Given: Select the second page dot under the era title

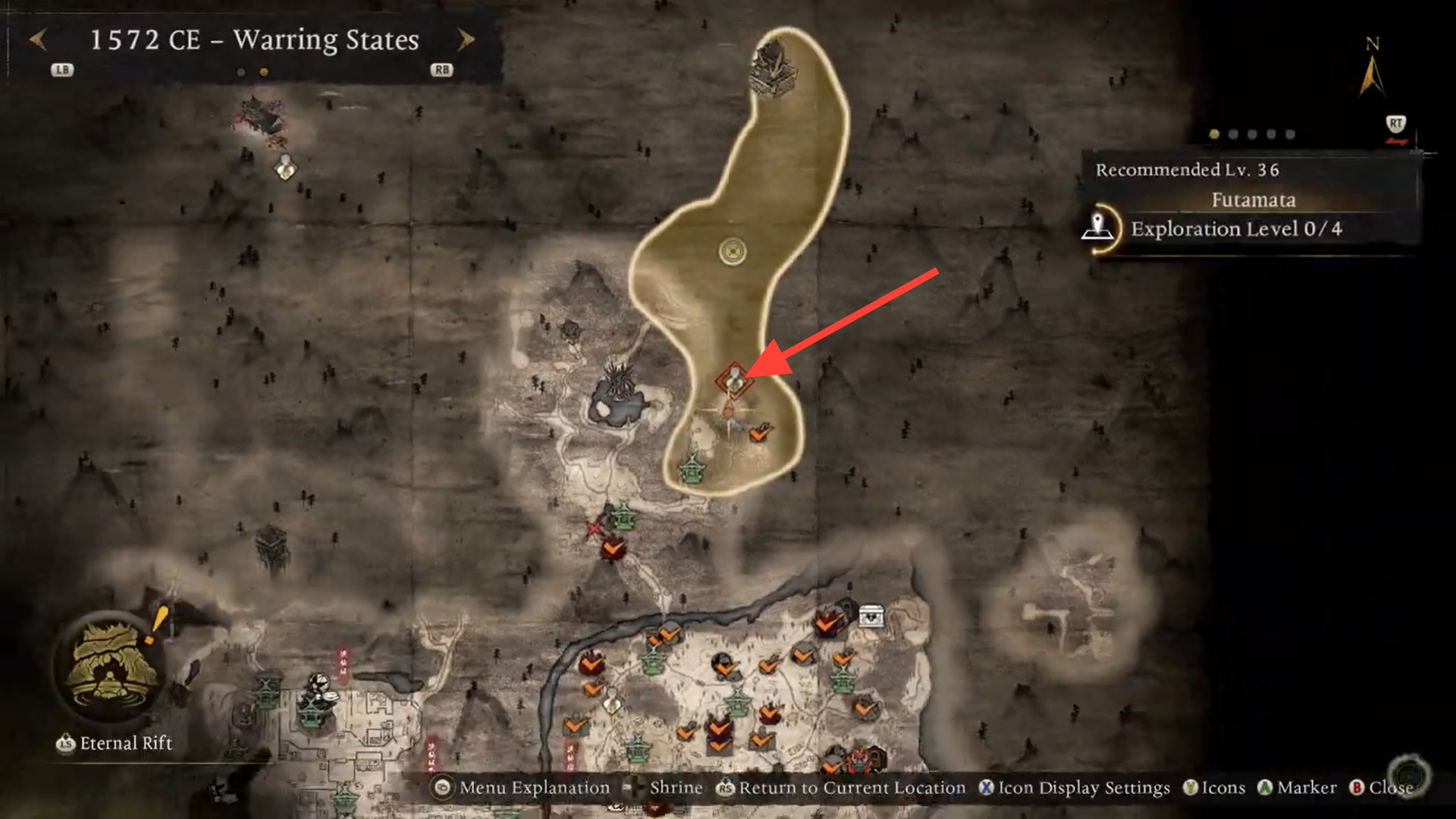Looking at the screenshot, I should click(x=262, y=74).
